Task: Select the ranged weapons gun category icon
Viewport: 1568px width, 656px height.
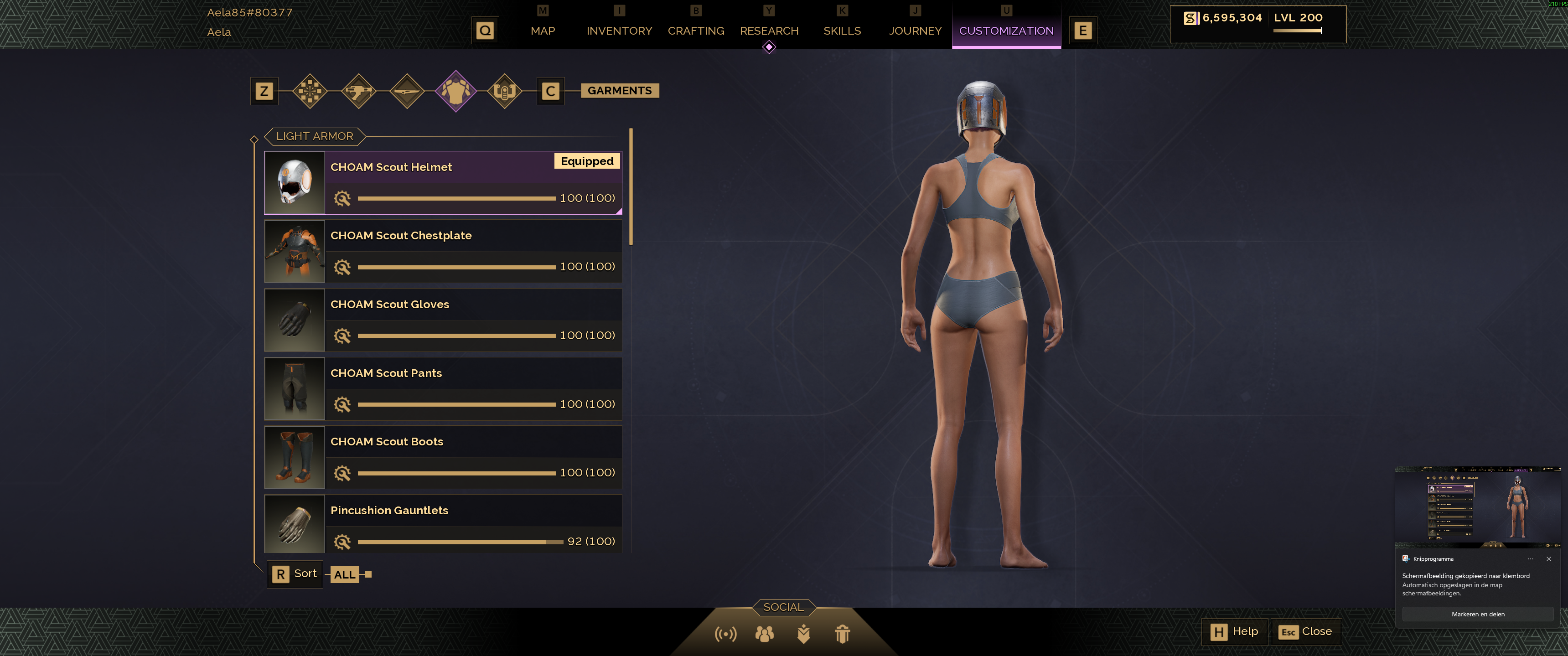Action: click(x=358, y=91)
